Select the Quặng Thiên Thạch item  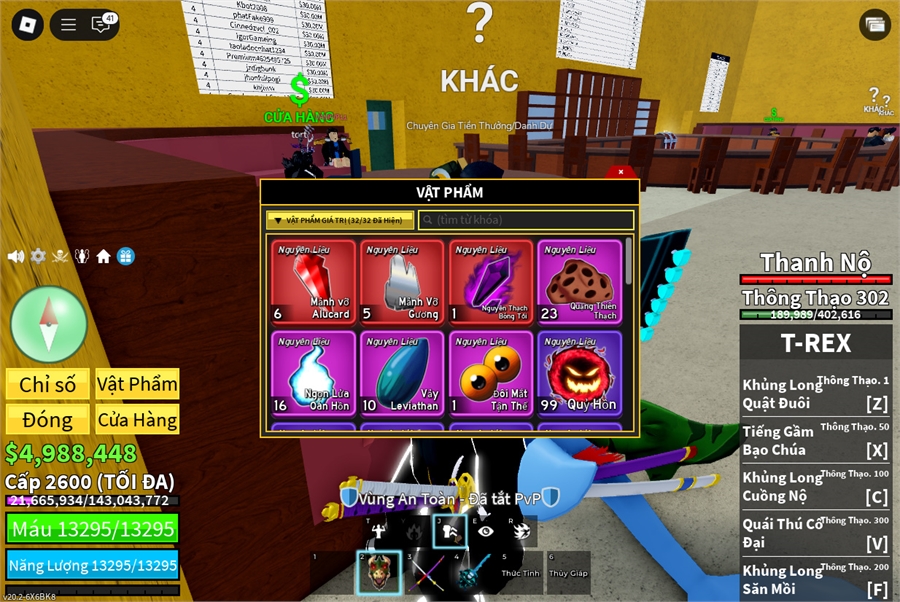click(x=579, y=281)
